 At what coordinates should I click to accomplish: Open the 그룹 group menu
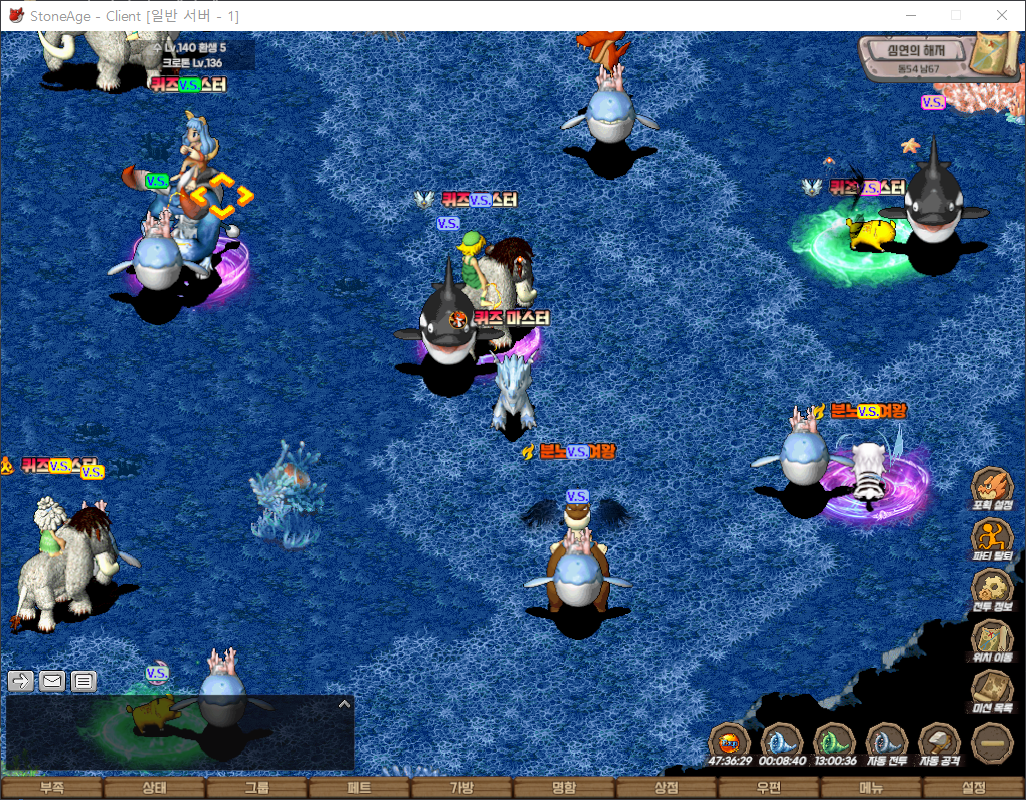(x=257, y=788)
